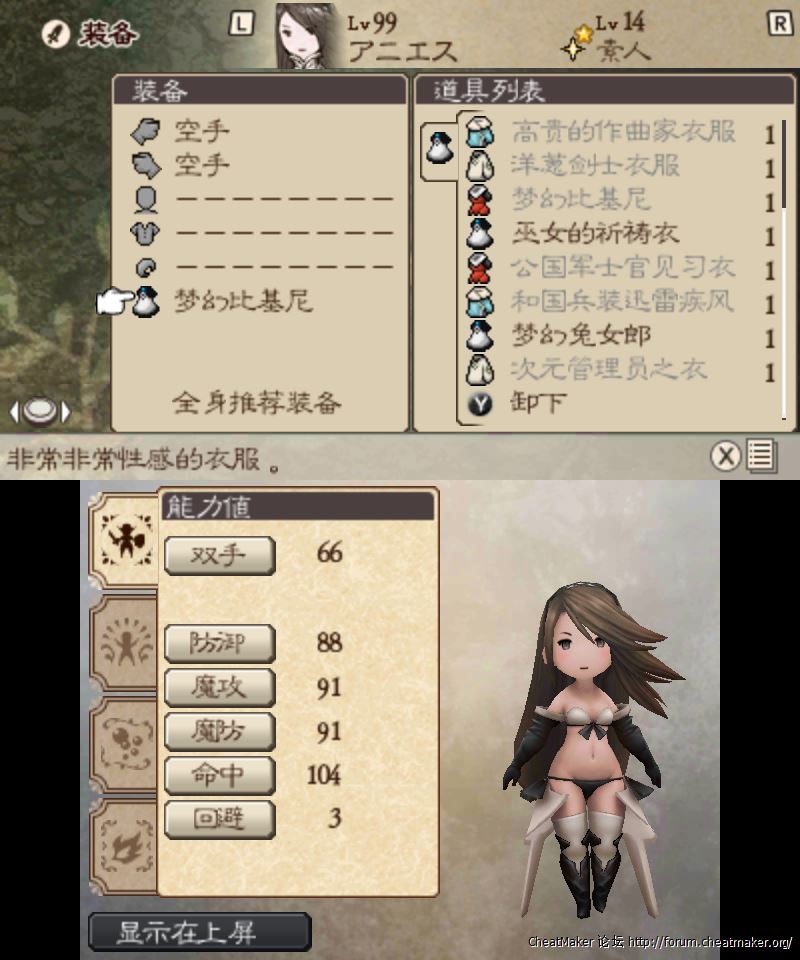Select the 回避 stat button

(219, 818)
